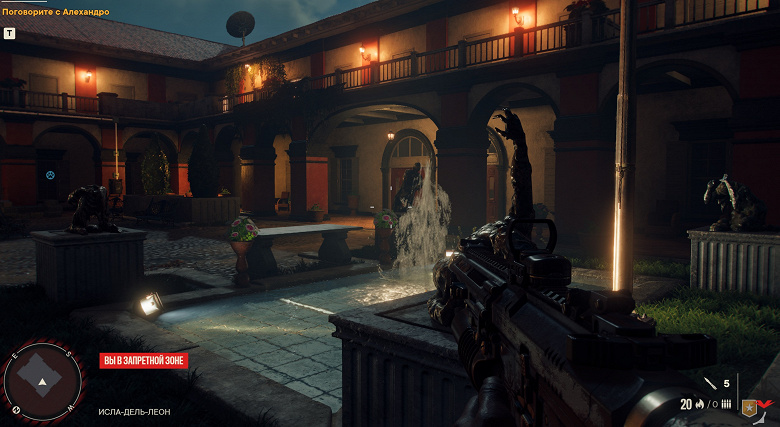Click the incendiary flame ammo icon
The image size is (780, 427).
(x=700, y=405)
